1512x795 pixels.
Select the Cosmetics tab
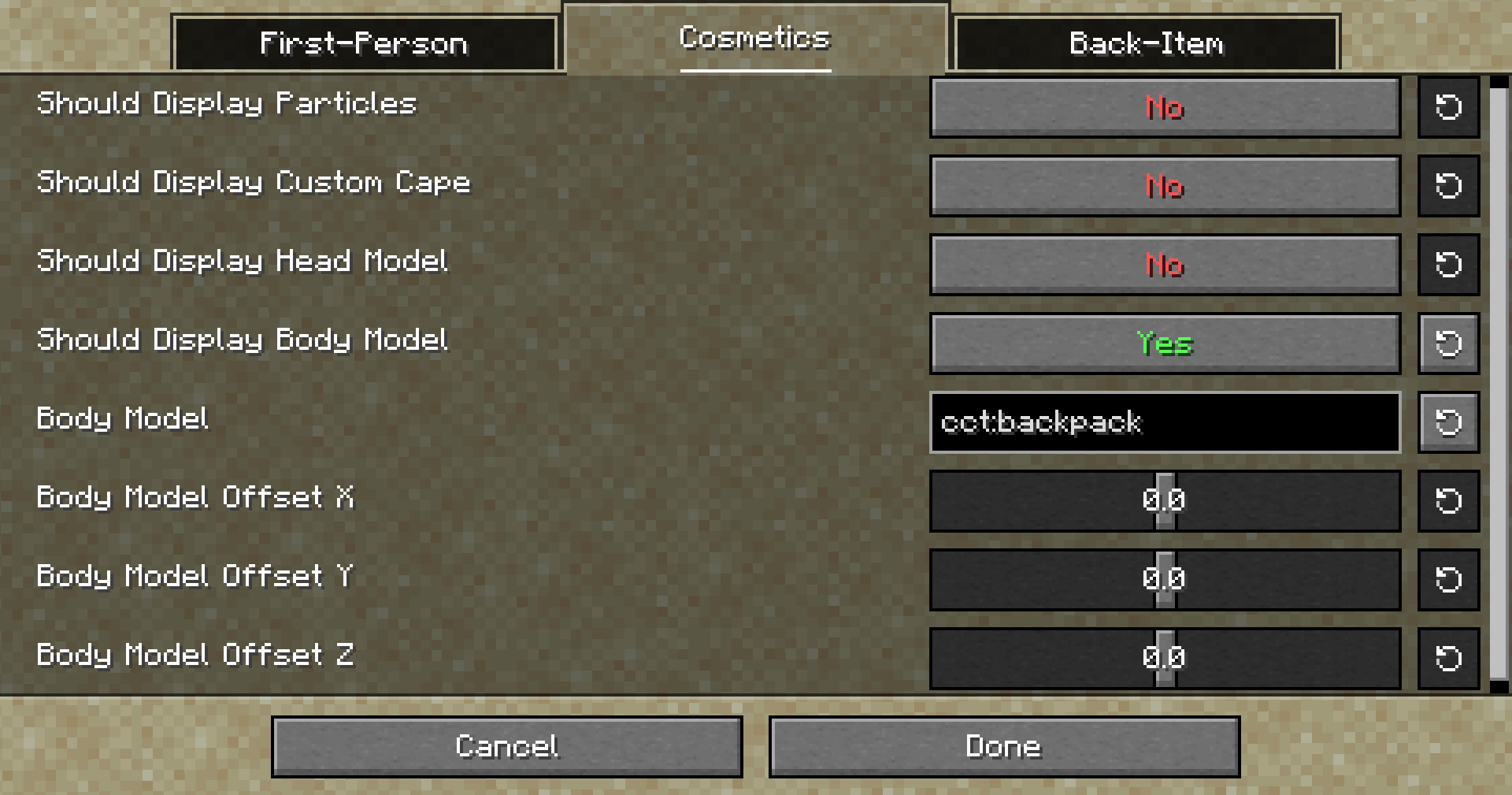[755, 38]
